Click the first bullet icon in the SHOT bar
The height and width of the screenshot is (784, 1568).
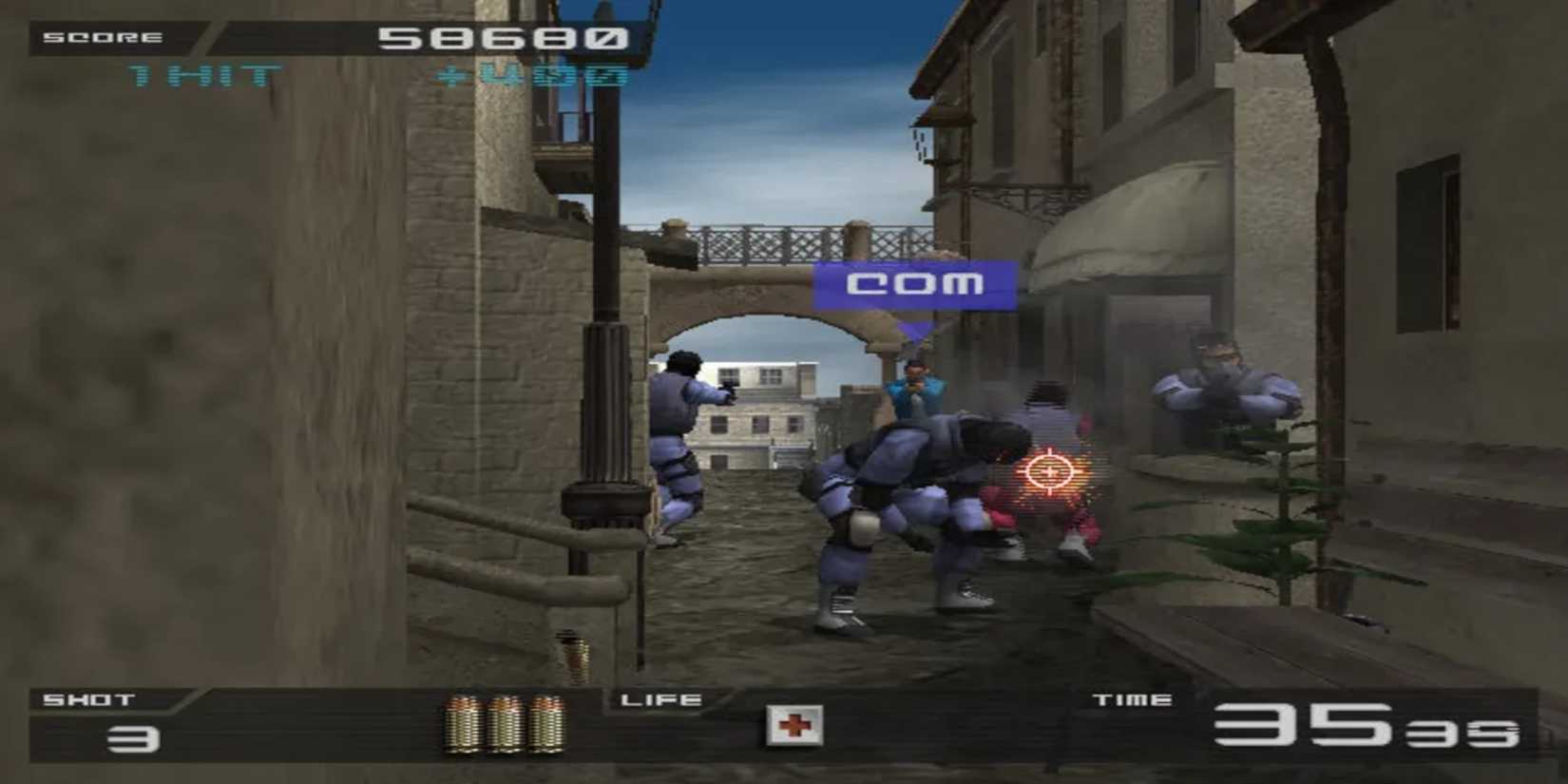[x=463, y=725]
